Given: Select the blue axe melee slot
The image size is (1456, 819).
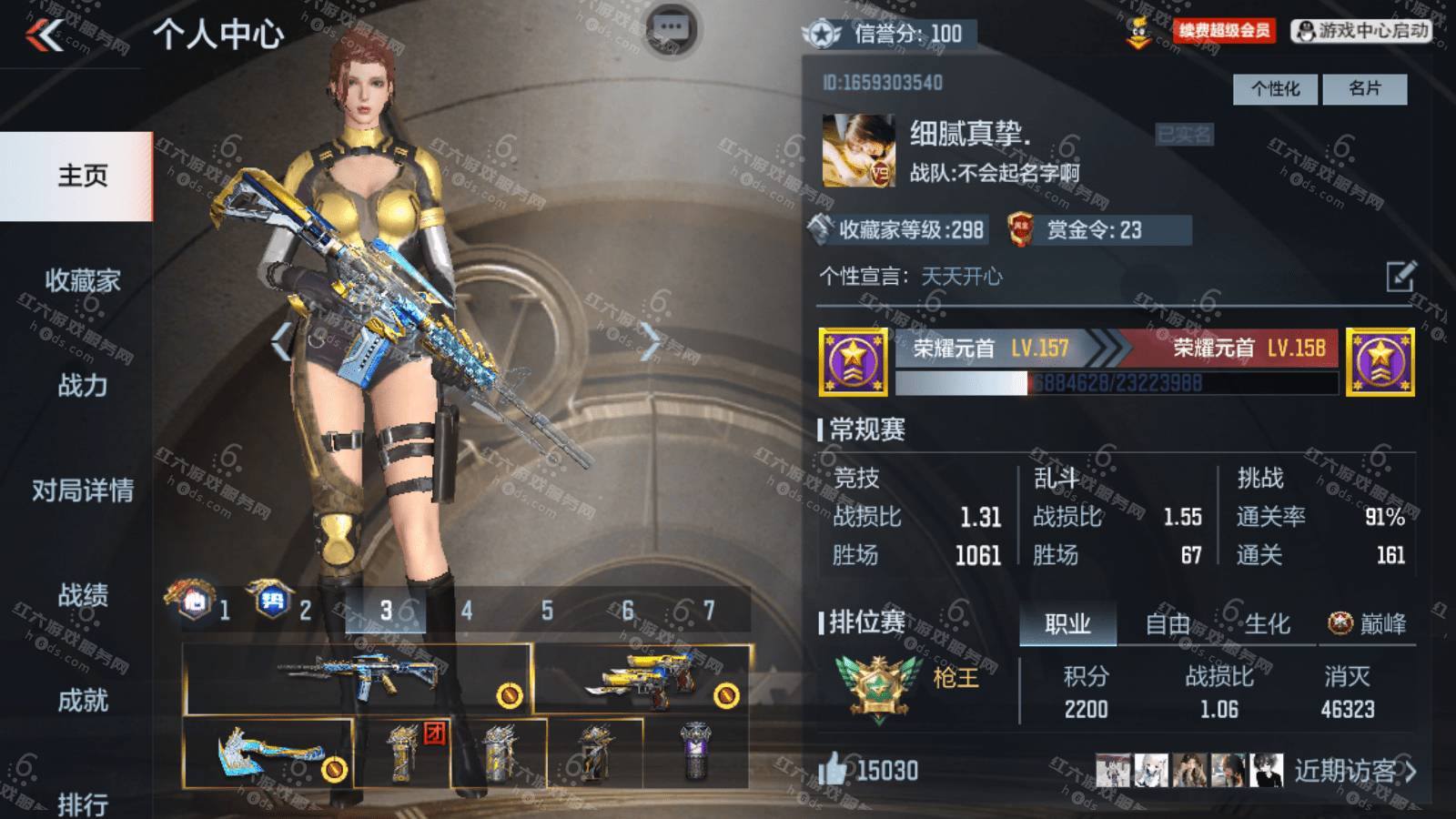Looking at the screenshot, I should tap(268, 753).
